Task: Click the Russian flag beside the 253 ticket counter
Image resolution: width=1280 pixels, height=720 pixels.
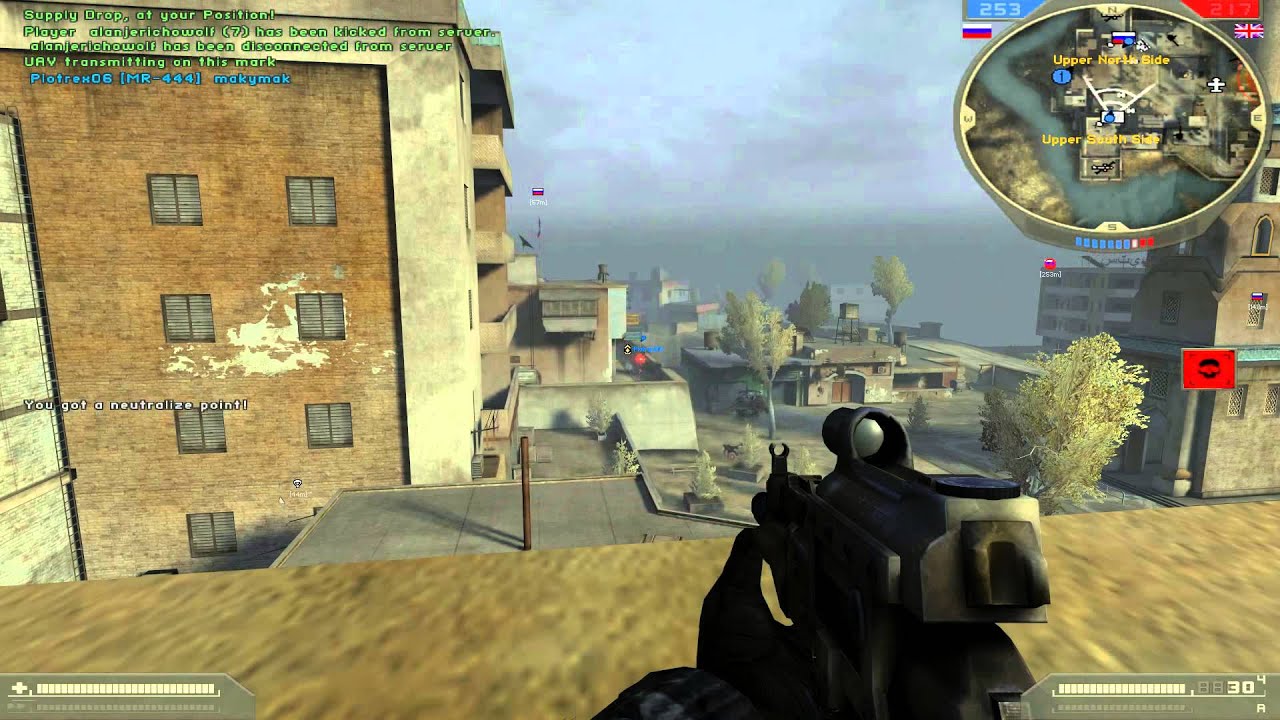Action: click(x=975, y=31)
